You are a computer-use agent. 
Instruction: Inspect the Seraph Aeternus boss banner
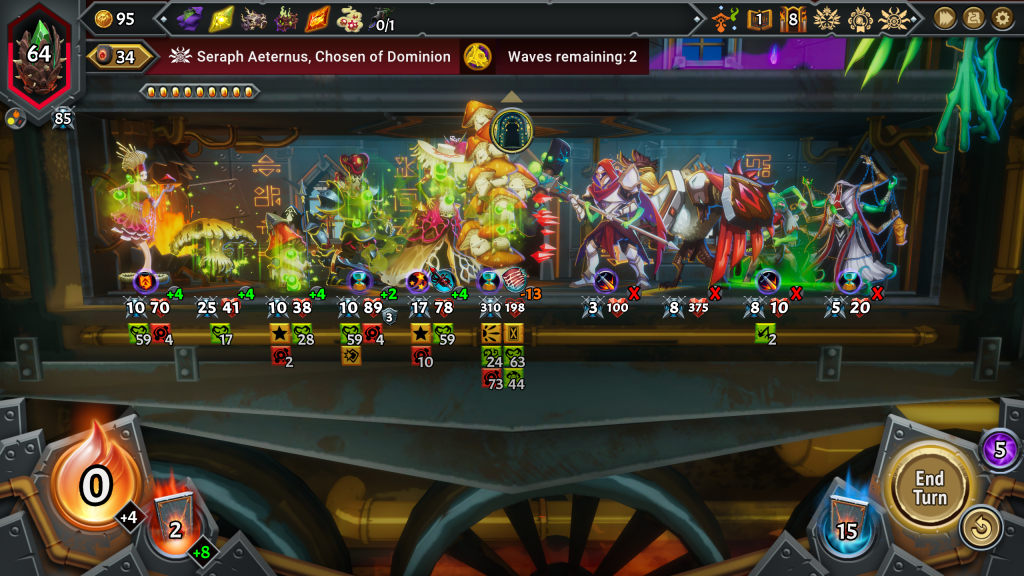[x=310, y=57]
